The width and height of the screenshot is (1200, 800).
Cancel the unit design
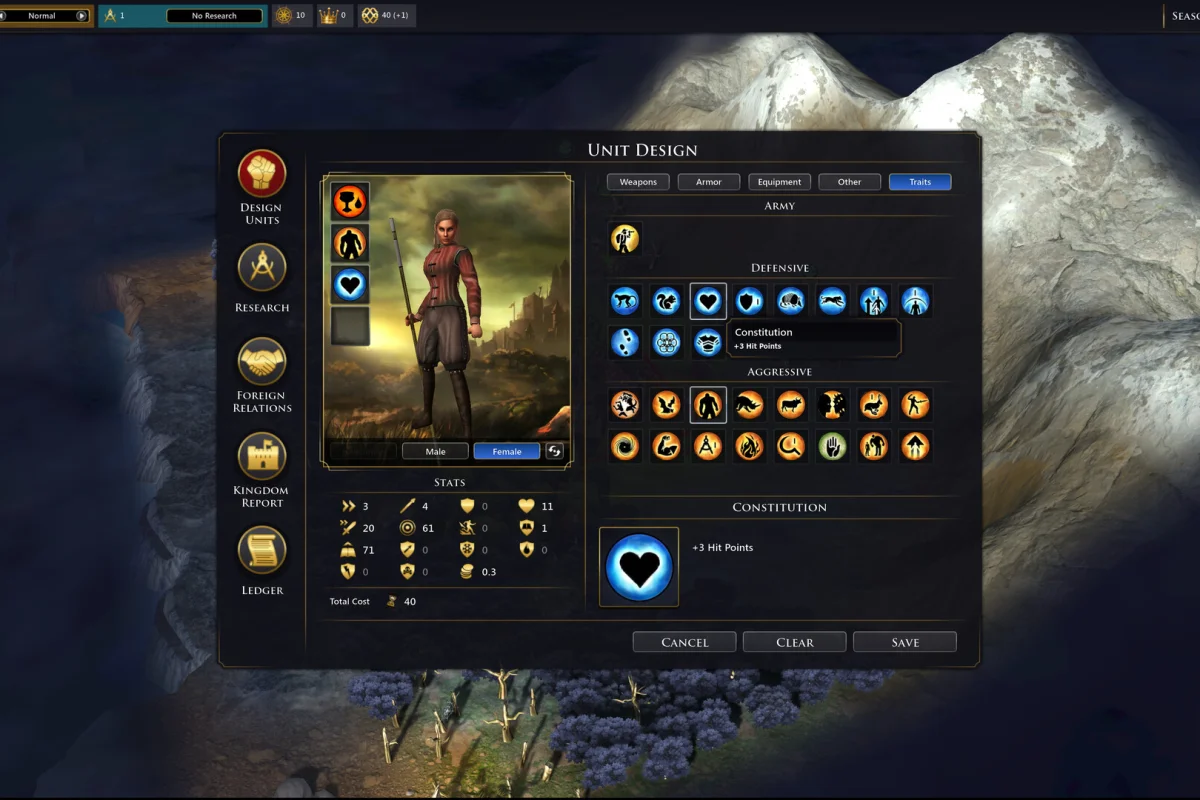tap(684, 642)
